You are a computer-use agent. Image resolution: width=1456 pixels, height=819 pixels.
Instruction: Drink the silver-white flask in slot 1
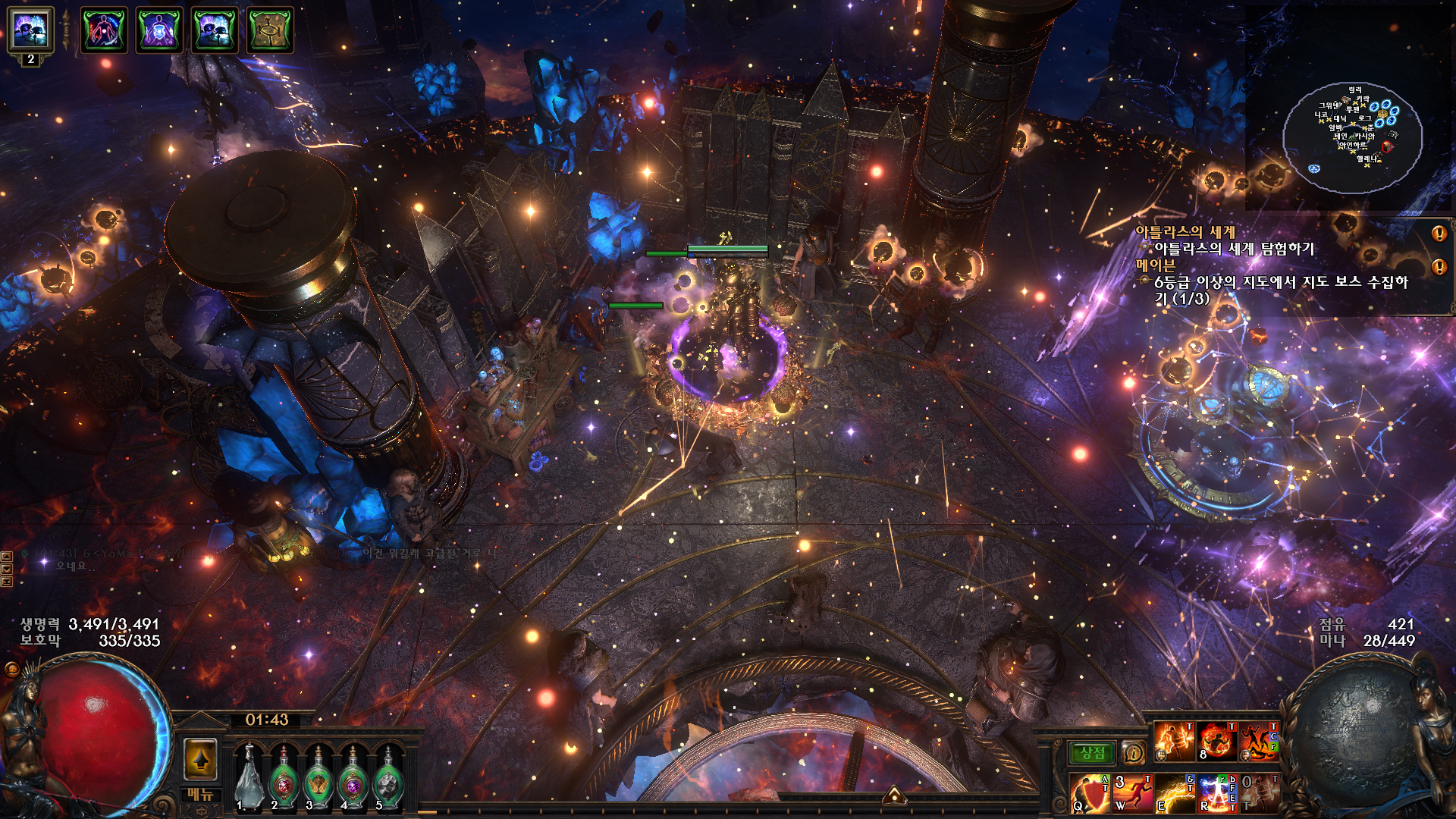click(x=249, y=777)
